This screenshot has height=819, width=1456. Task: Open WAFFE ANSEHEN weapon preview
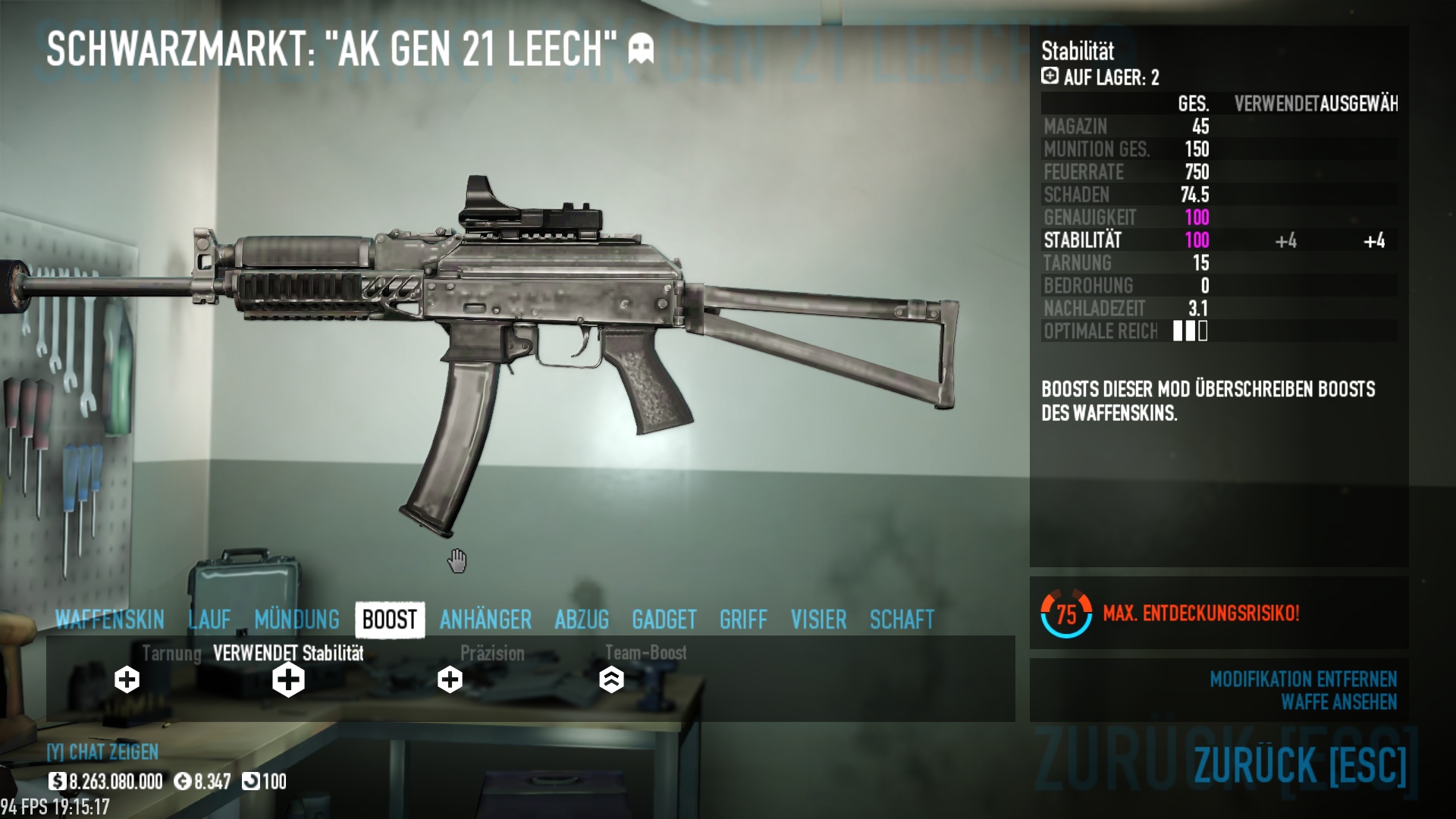pos(1338,702)
